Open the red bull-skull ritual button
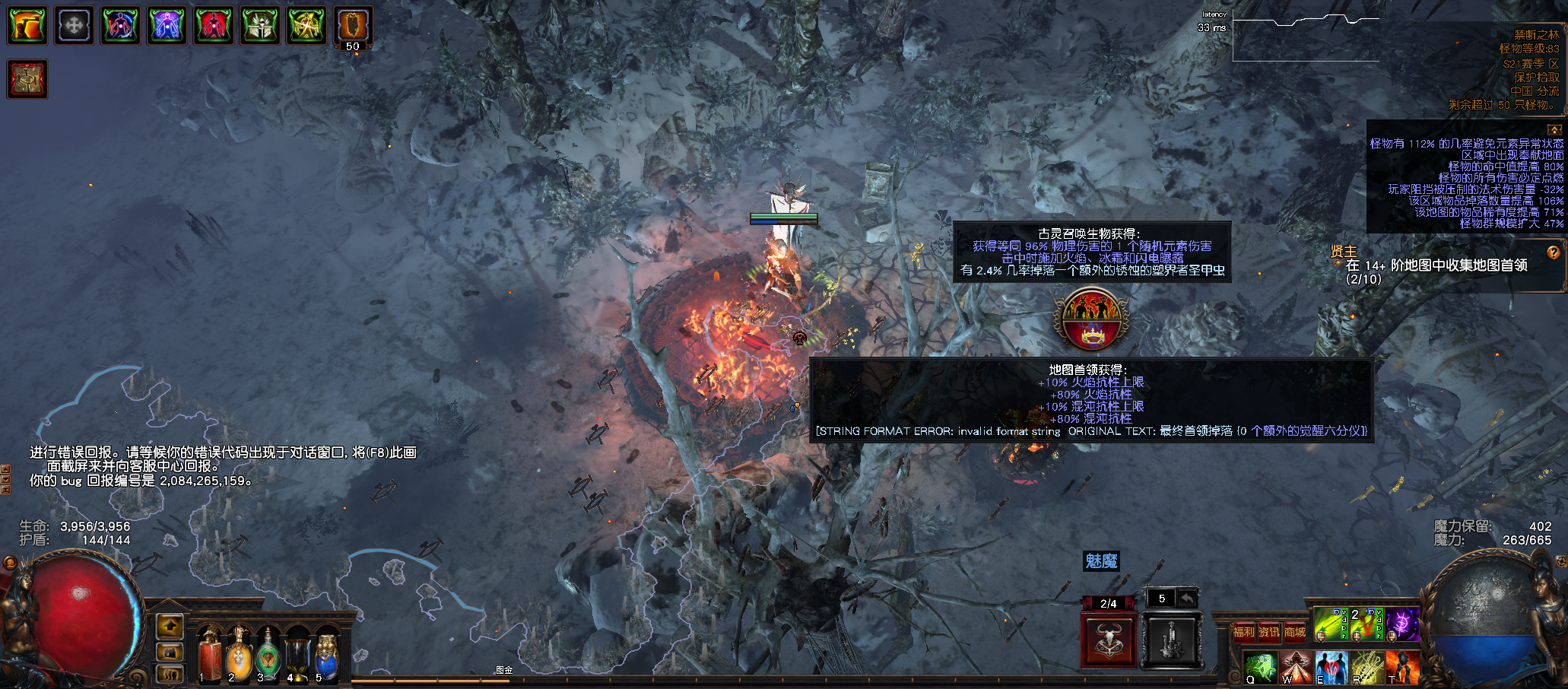 (1108, 640)
